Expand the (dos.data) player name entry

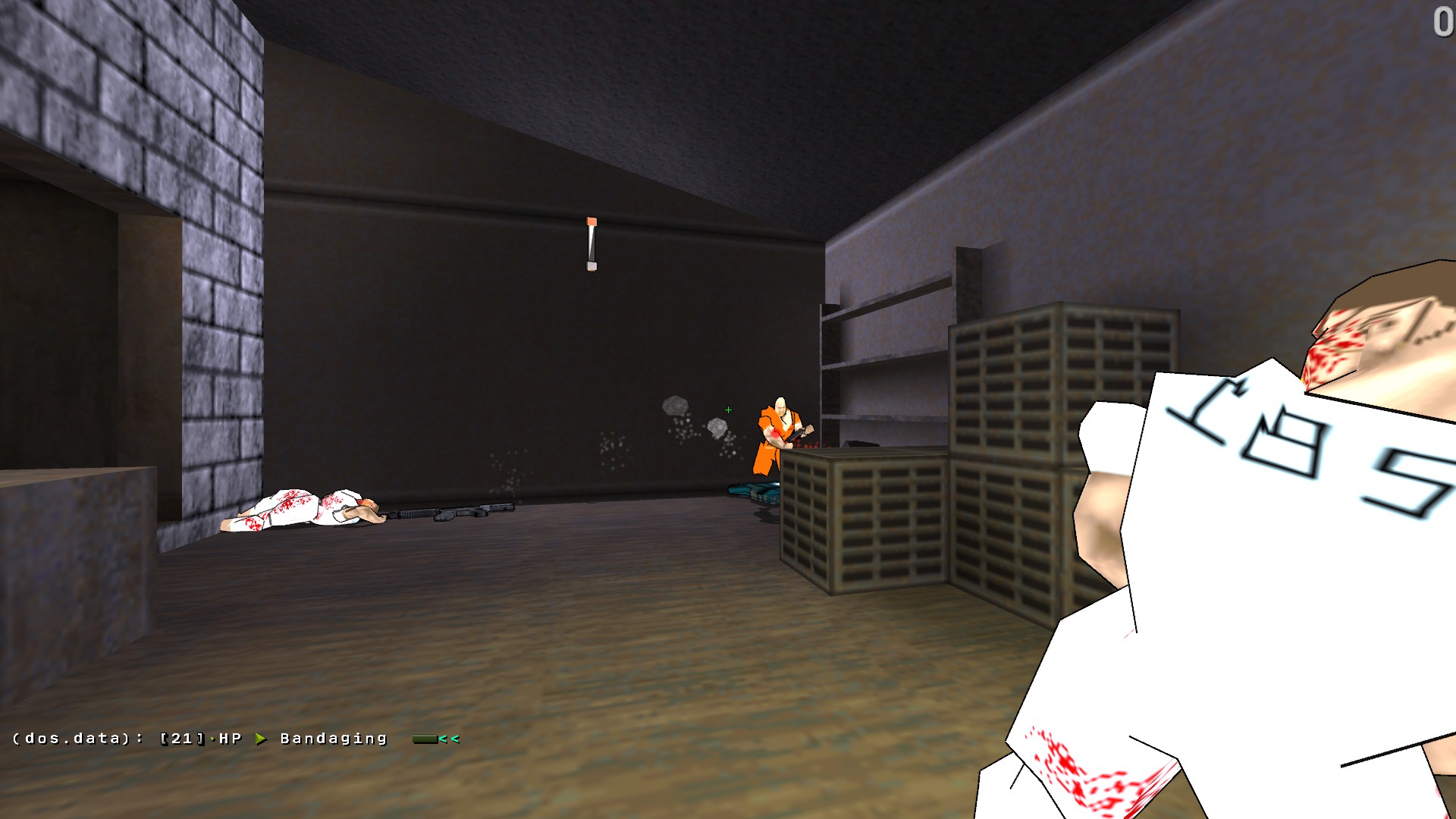coord(72,737)
